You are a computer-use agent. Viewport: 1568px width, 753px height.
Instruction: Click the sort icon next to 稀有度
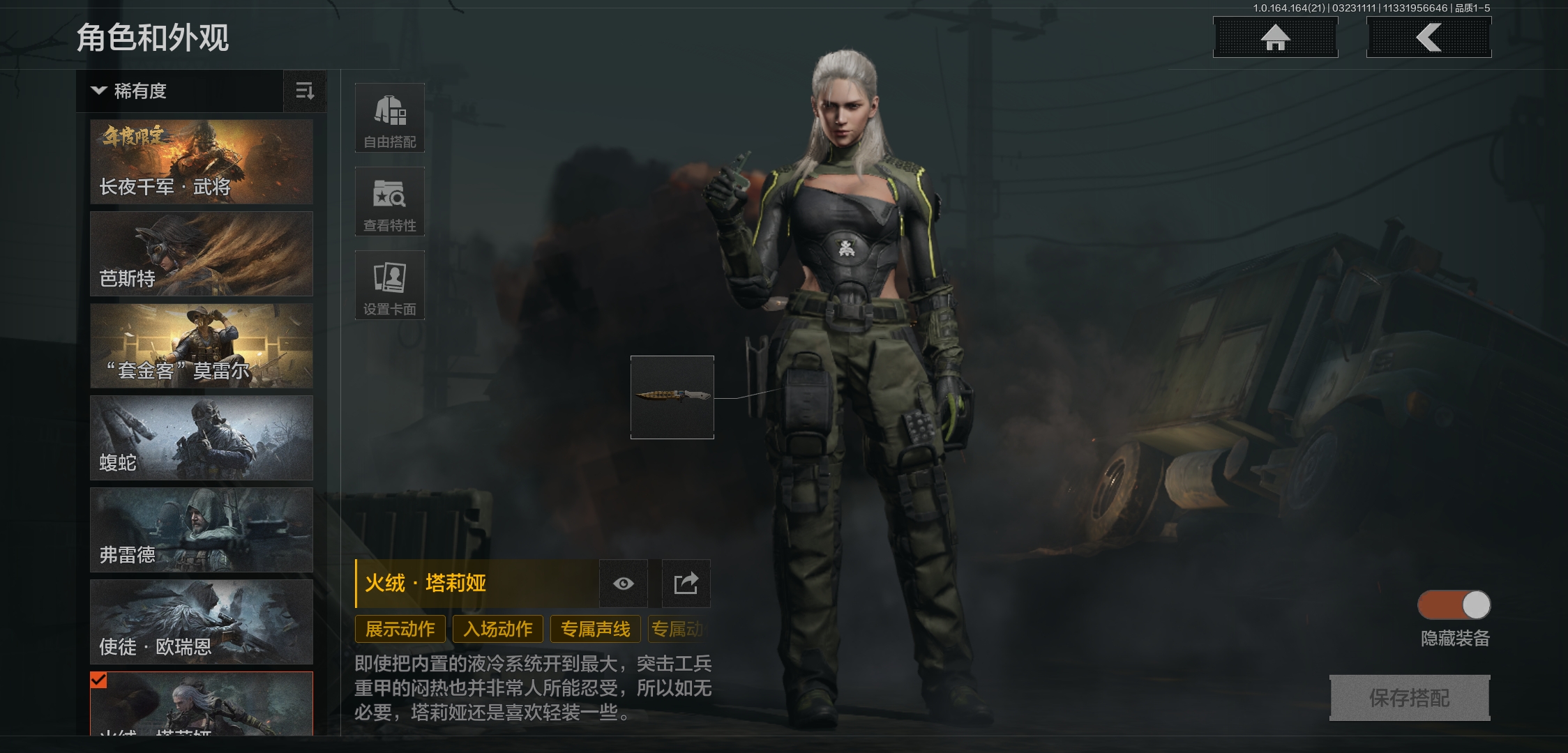[x=305, y=91]
